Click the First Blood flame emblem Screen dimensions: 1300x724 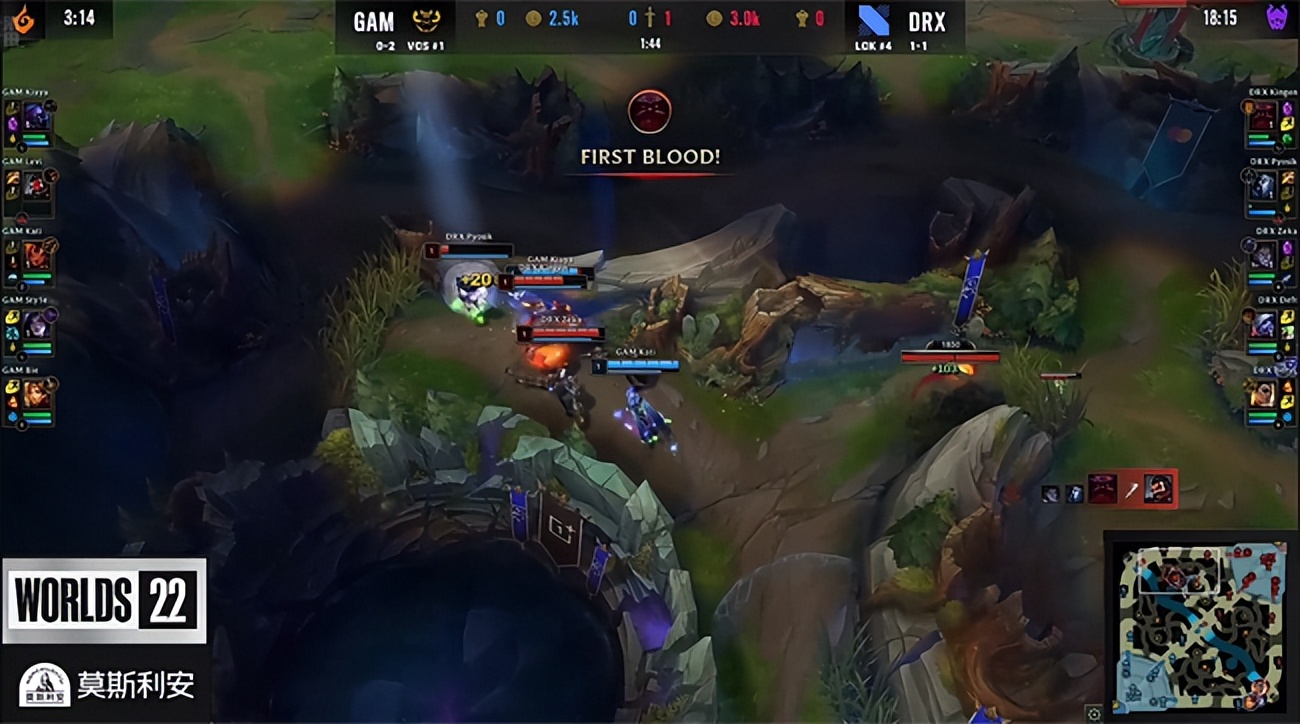[649, 114]
